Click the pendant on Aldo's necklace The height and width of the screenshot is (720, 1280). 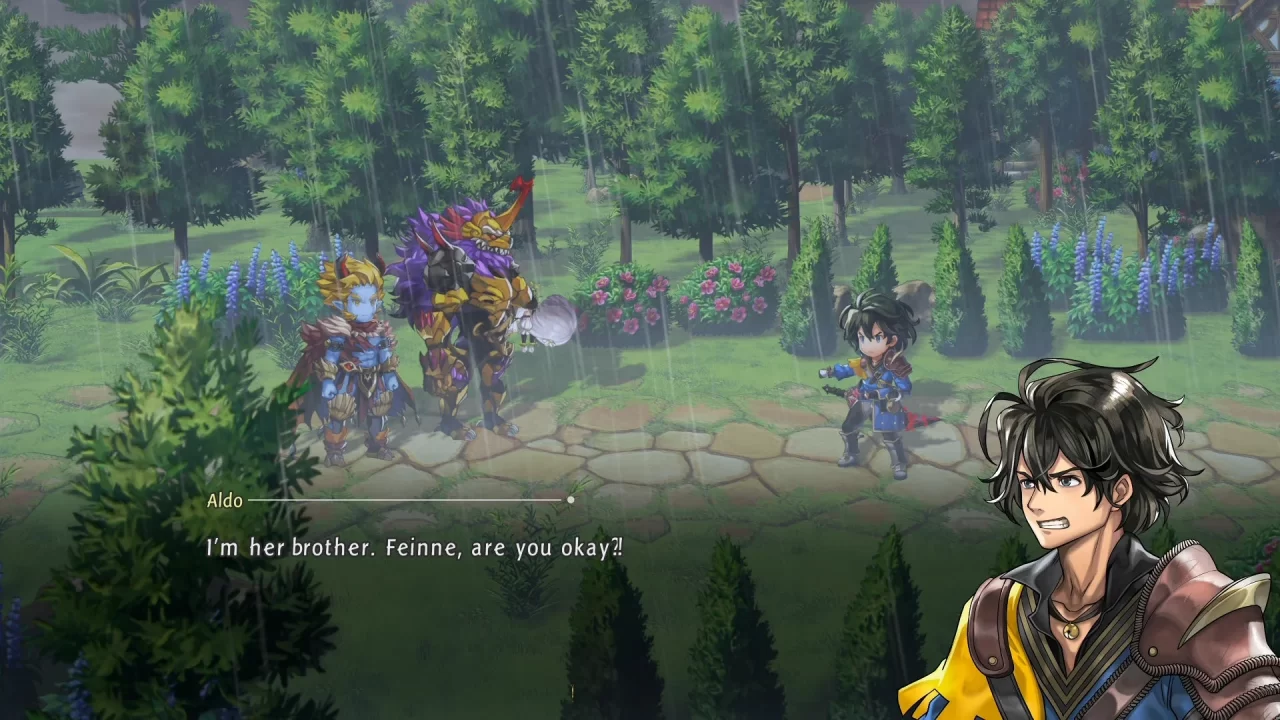[1071, 632]
